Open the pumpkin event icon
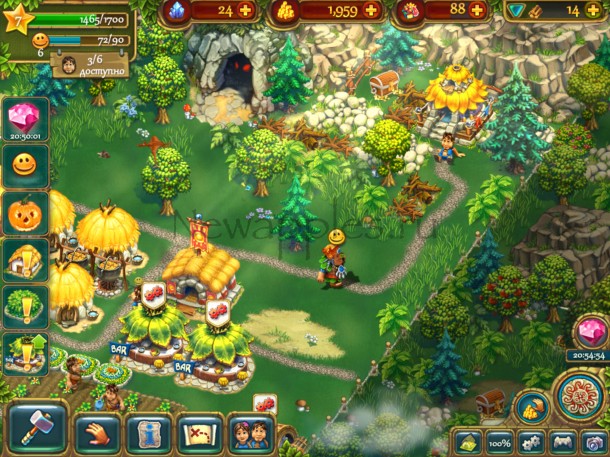 23,213
